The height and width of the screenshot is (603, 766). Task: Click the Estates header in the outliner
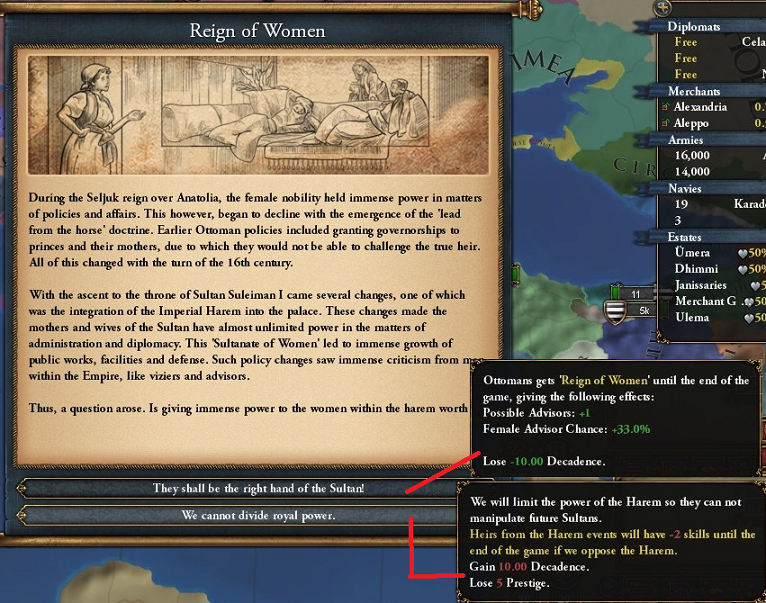click(x=688, y=237)
